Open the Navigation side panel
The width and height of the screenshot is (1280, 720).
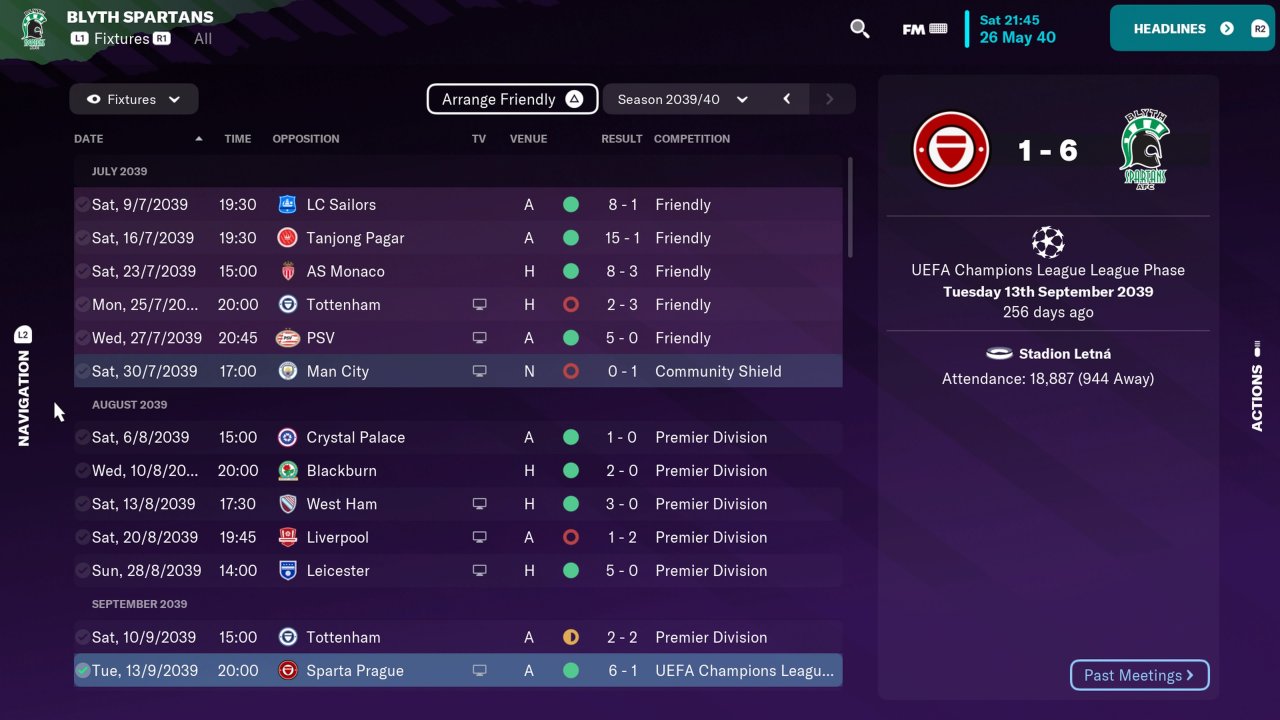pyautogui.click(x=24, y=387)
